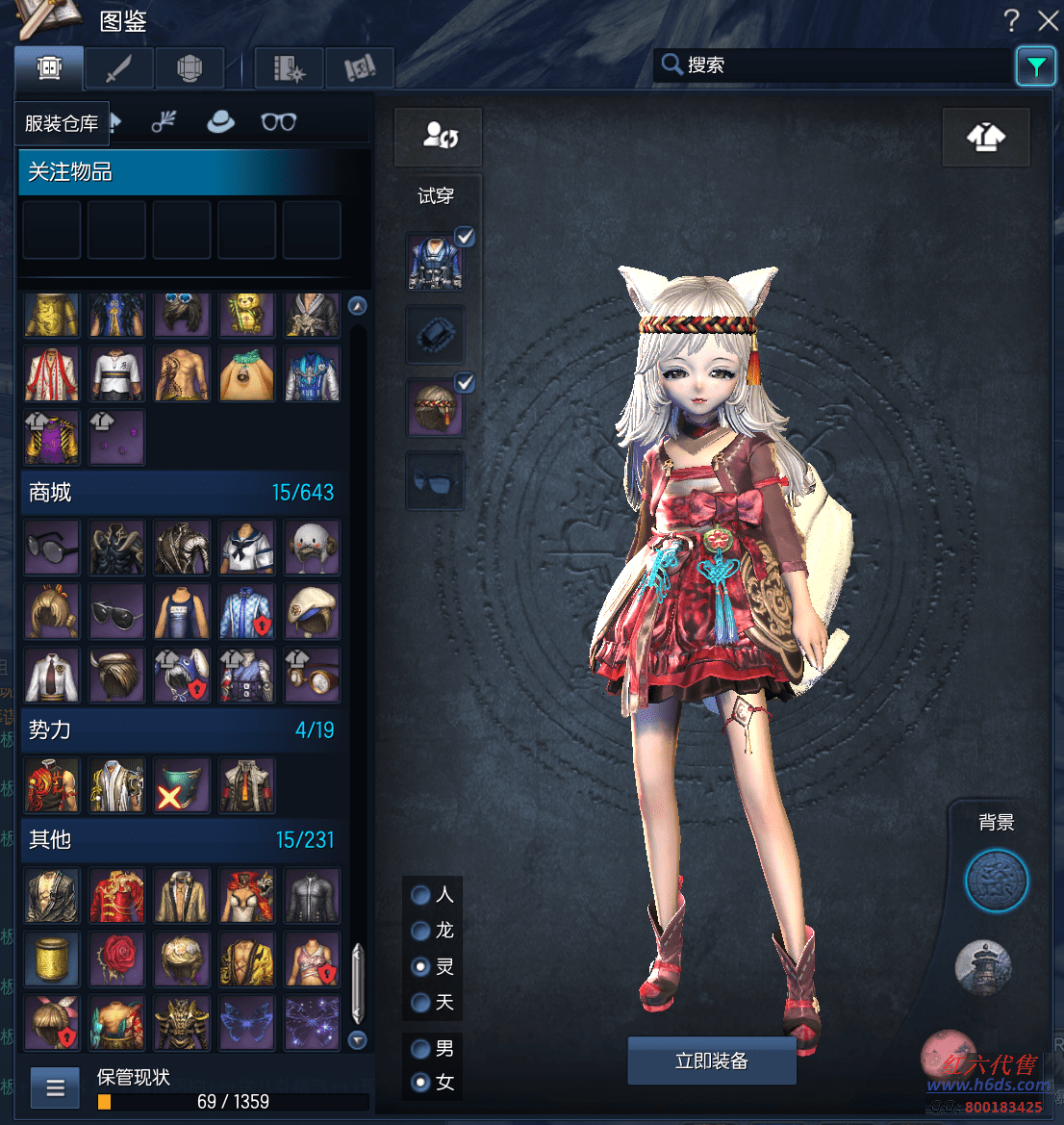Choose the 天 race option

420,1003
